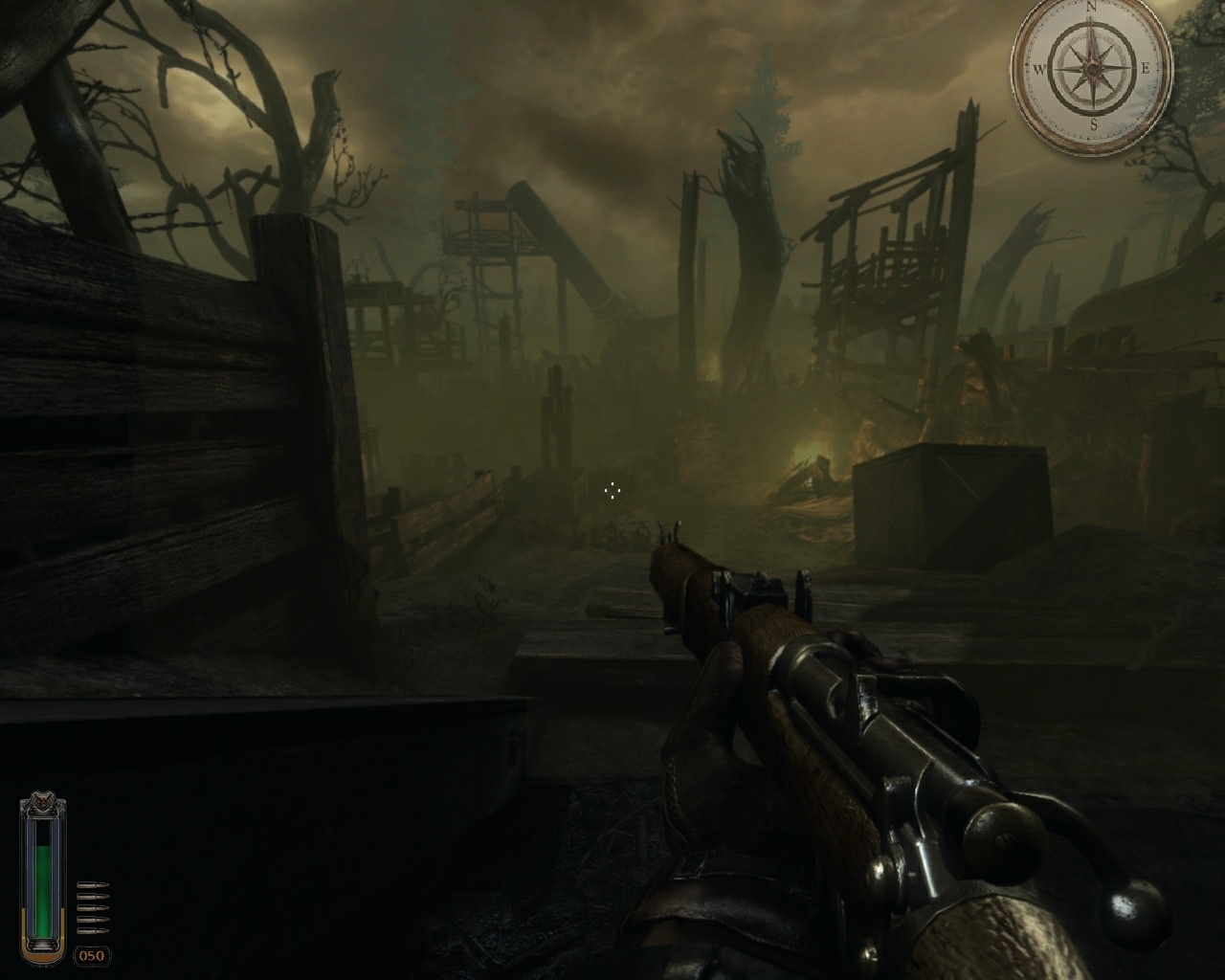This screenshot has width=1225, height=980.
Task: Click the first bullet in the ammo row
Action: [x=92, y=884]
